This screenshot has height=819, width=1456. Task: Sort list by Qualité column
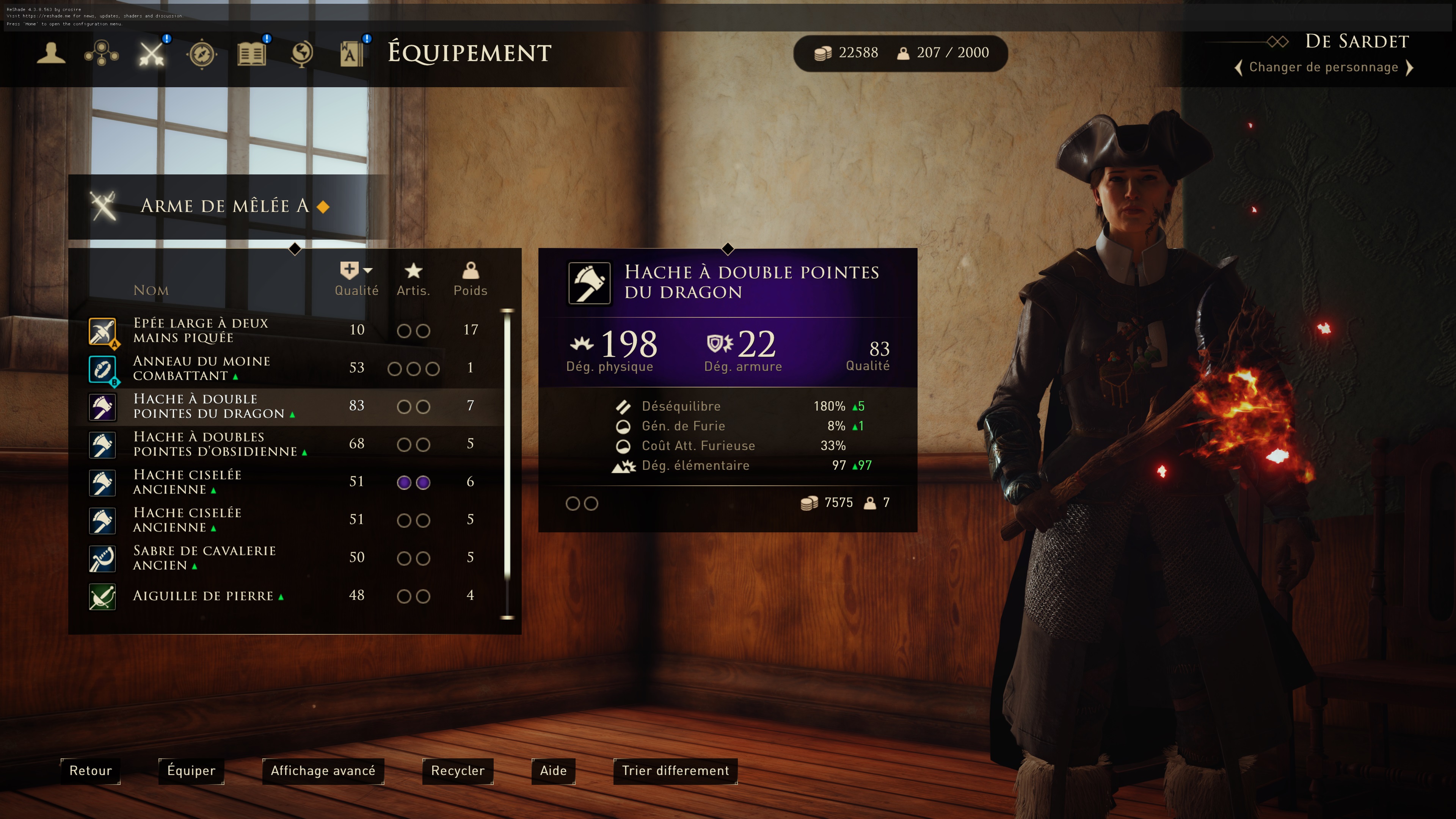(356, 279)
